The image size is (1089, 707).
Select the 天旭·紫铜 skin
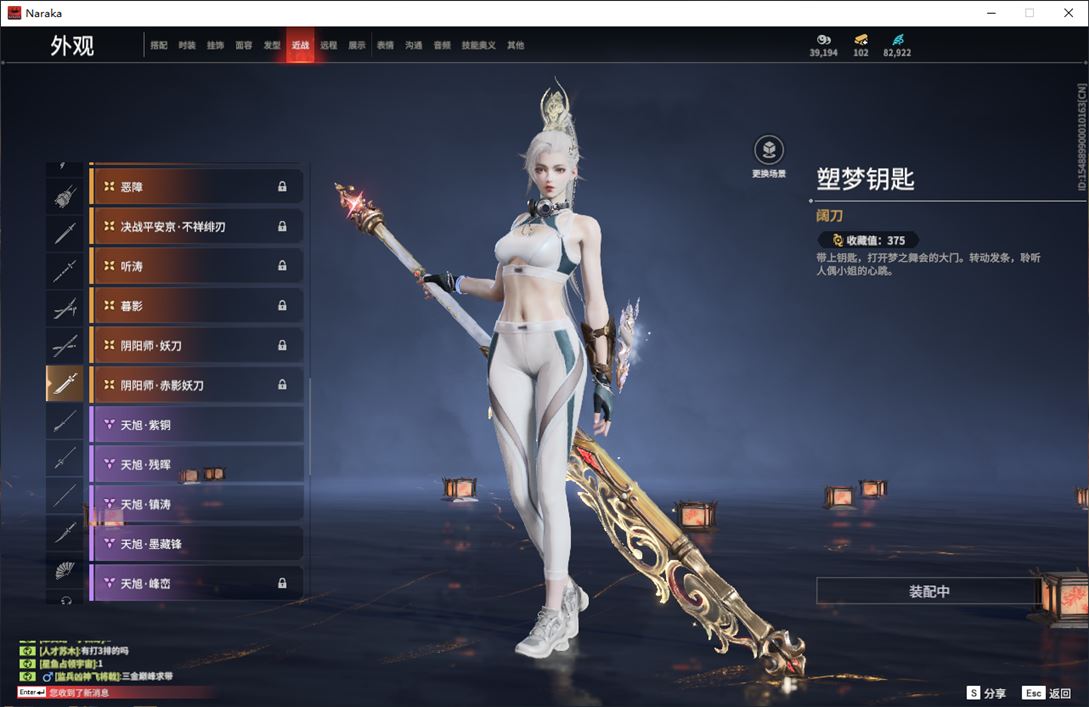[196, 425]
